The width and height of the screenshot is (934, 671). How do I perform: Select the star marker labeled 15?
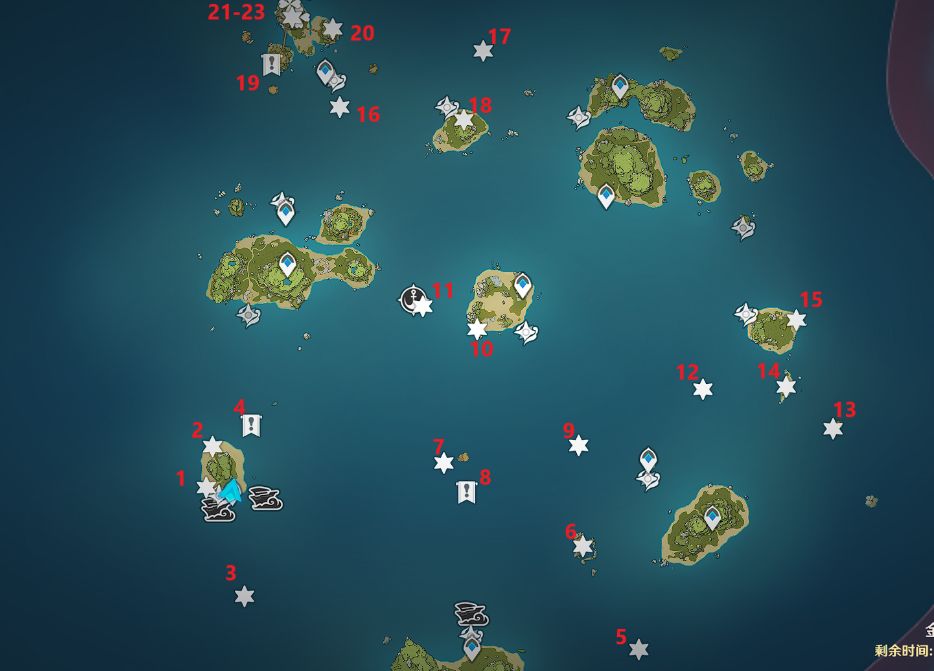(x=796, y=319)
